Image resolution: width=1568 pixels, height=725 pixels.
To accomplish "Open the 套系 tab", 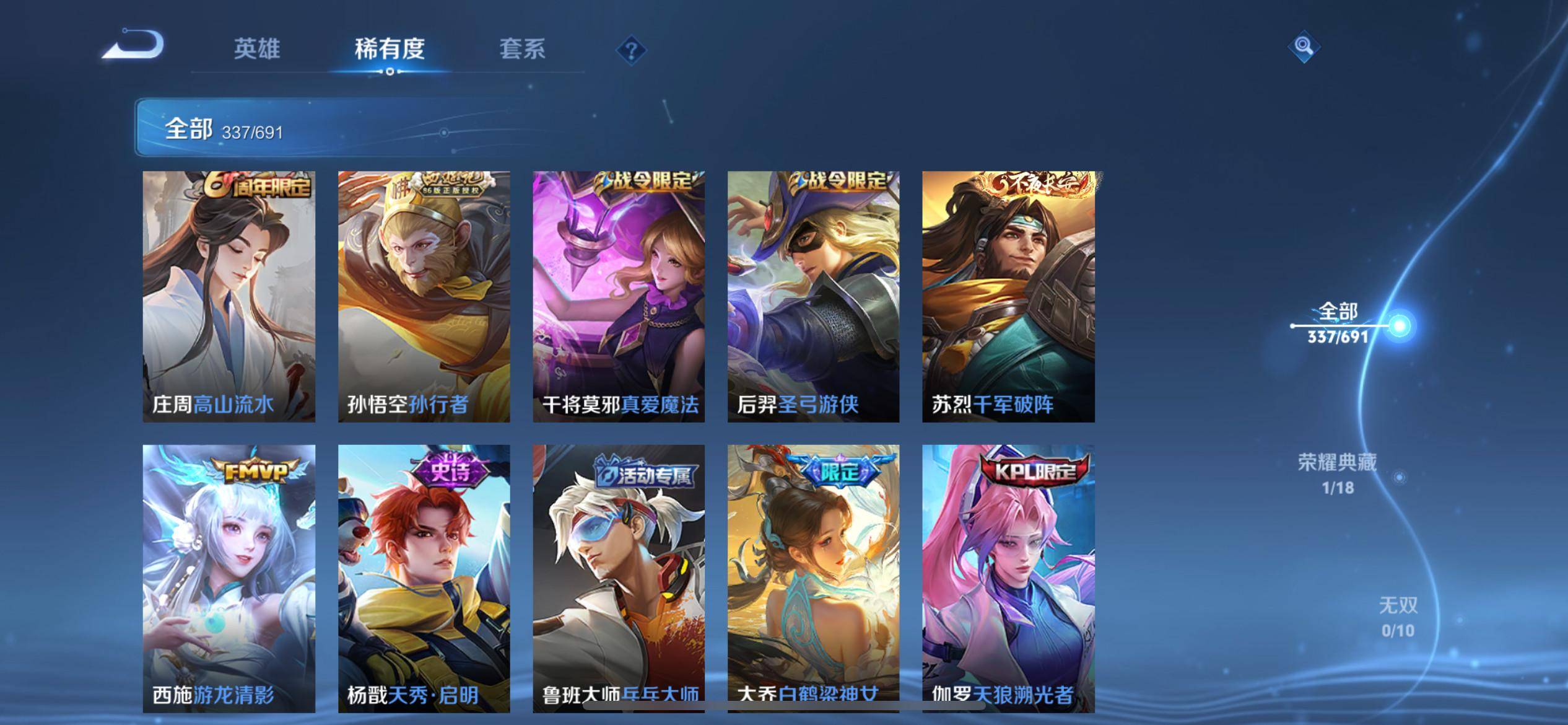I will click(522, 49).
